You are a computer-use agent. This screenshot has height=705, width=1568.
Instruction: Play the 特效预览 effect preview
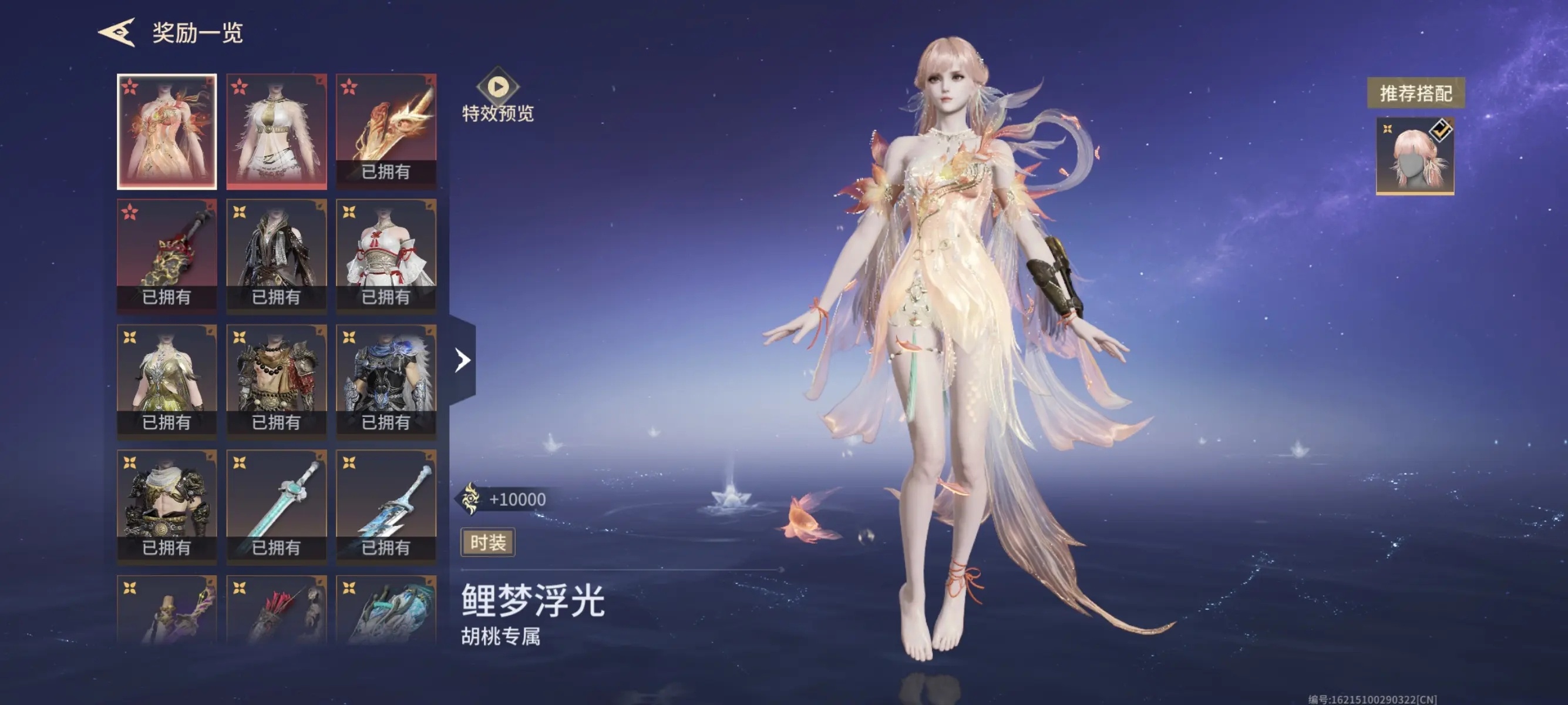[497, 87]
